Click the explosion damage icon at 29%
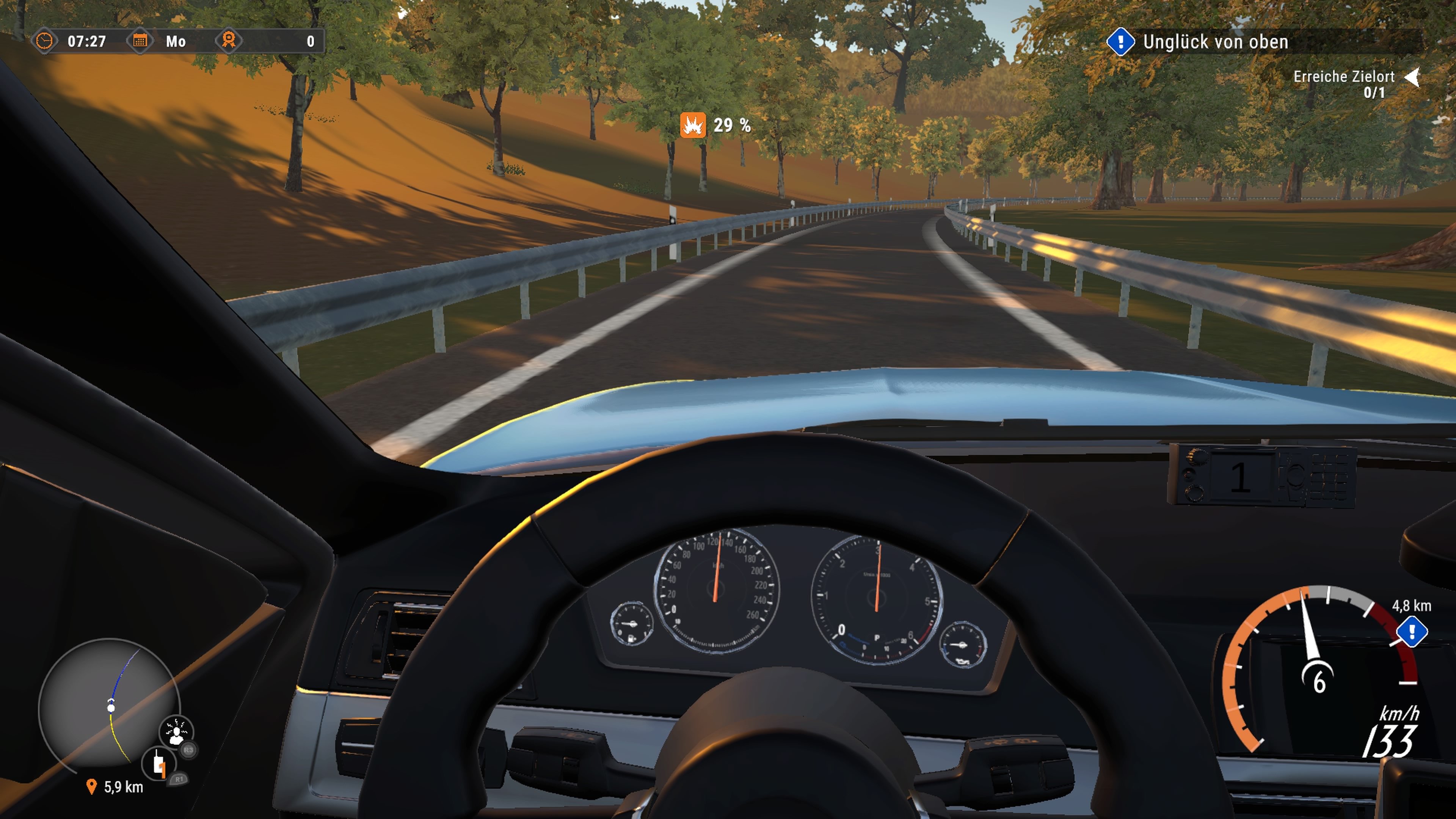 pyautogui.click(x=693, y=125)
